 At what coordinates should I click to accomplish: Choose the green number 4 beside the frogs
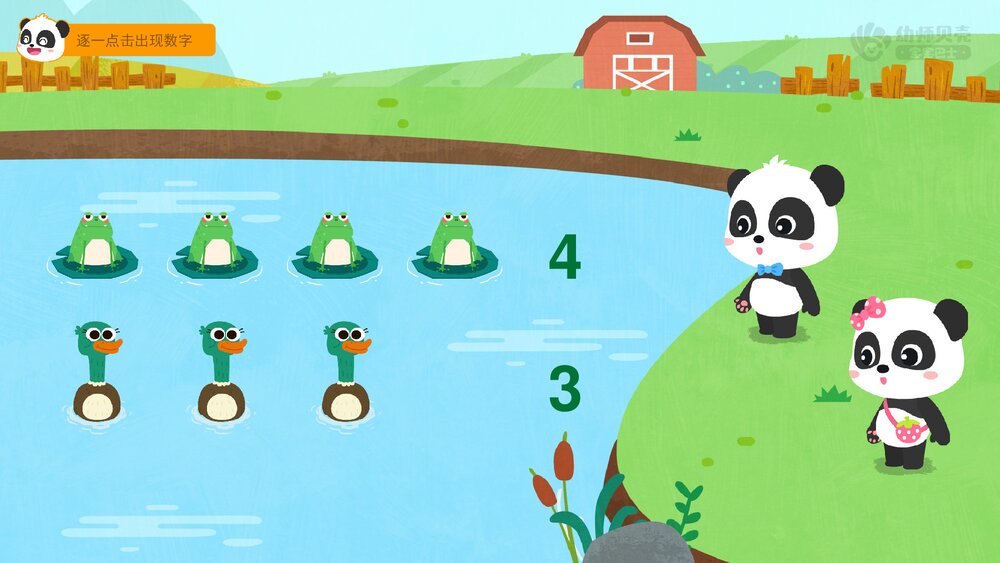564,258
